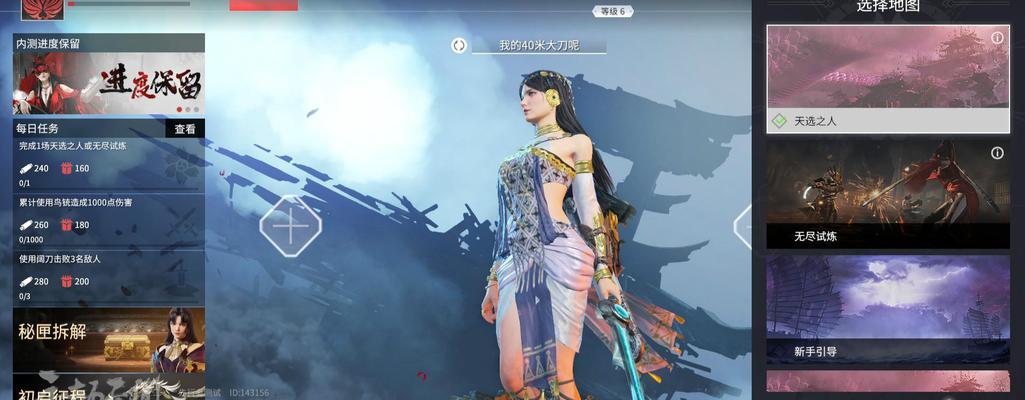Open the 秘匣拆解 chest banner

(108, 339)
